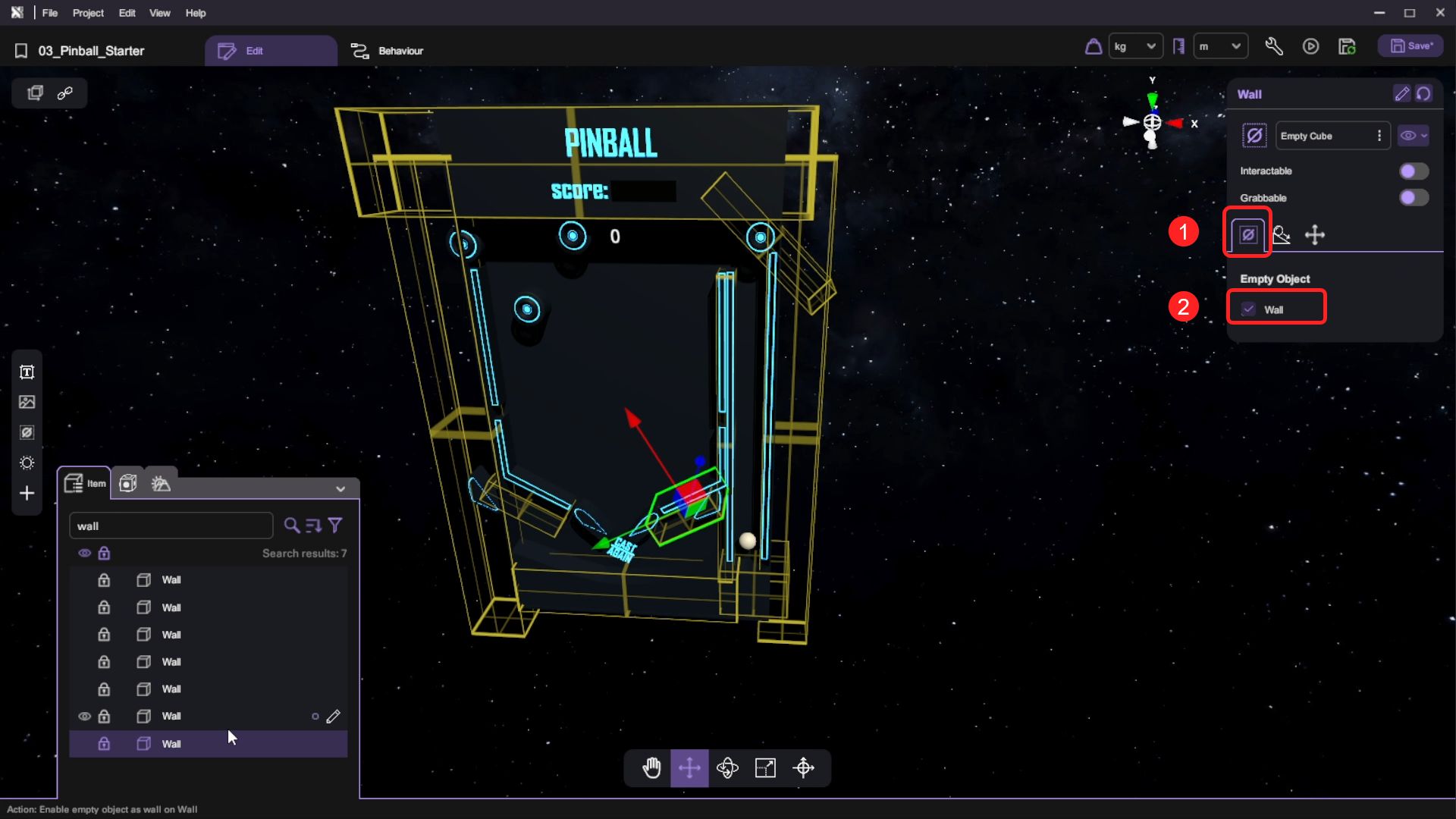Open the Project menu
The width and height of the screenshot is (1456, 819).
[x=88, y=13]
